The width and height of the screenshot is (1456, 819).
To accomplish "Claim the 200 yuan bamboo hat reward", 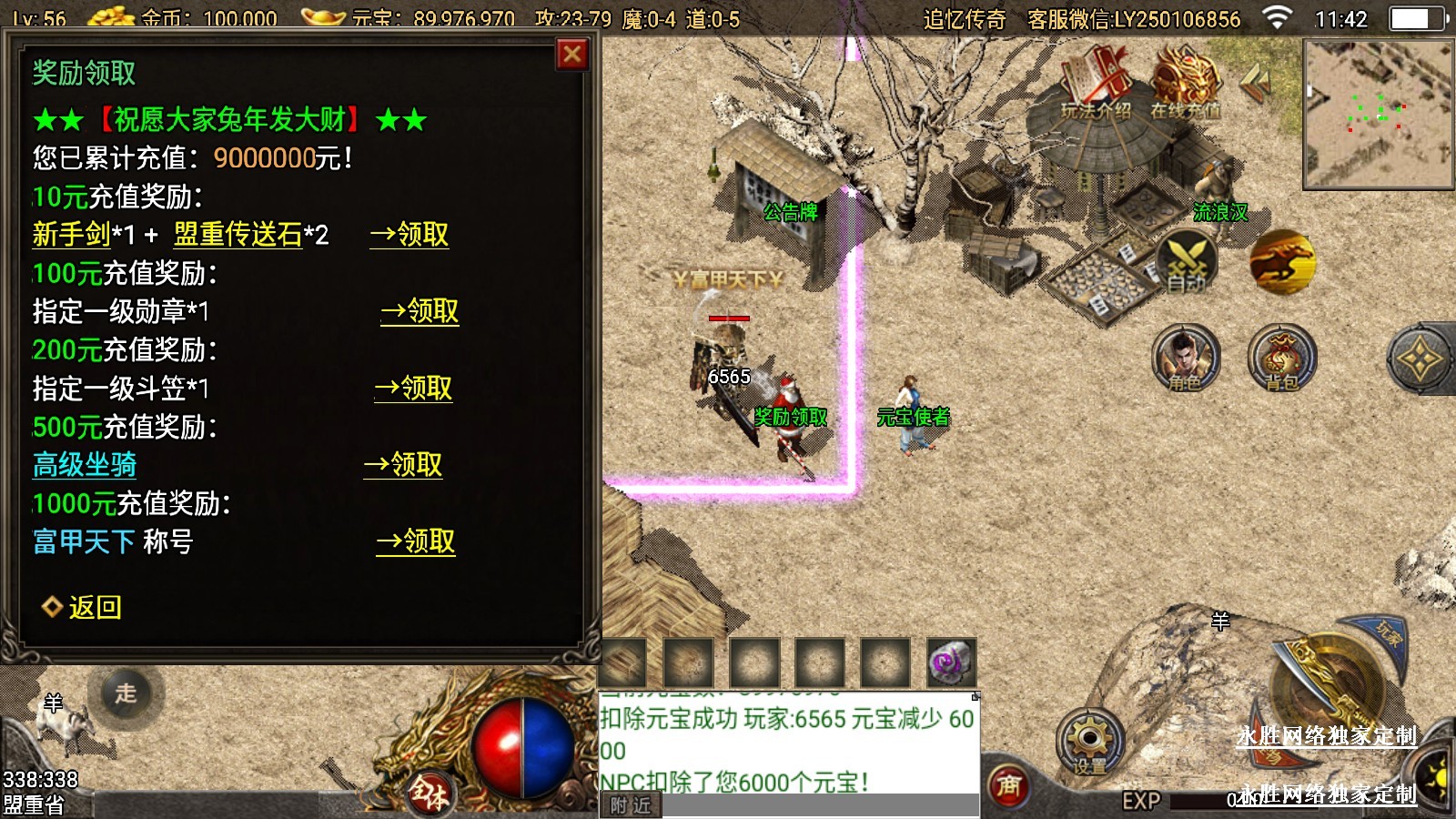I will pos(414,389).
